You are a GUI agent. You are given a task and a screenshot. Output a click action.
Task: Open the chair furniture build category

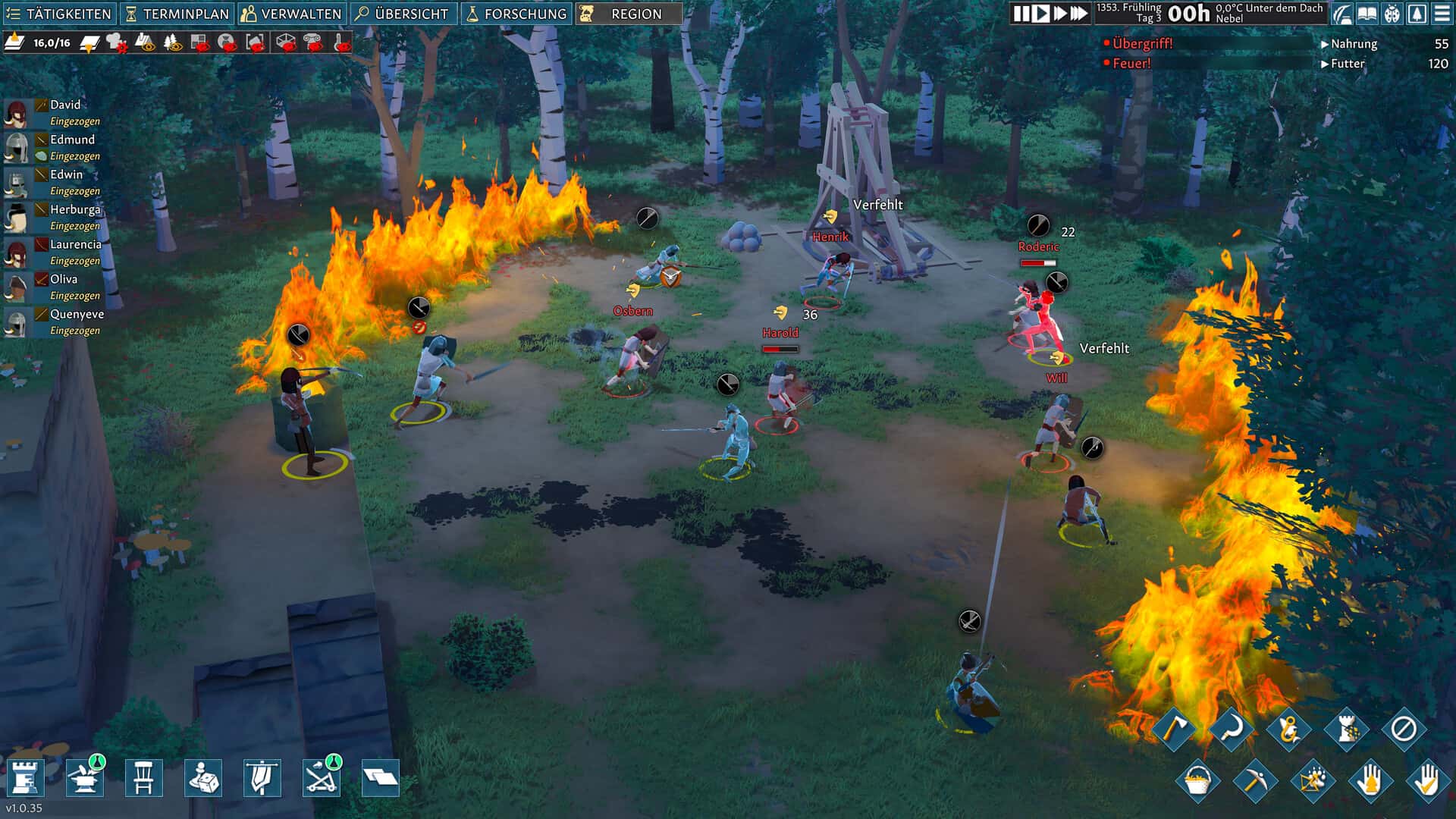point(143,778)
